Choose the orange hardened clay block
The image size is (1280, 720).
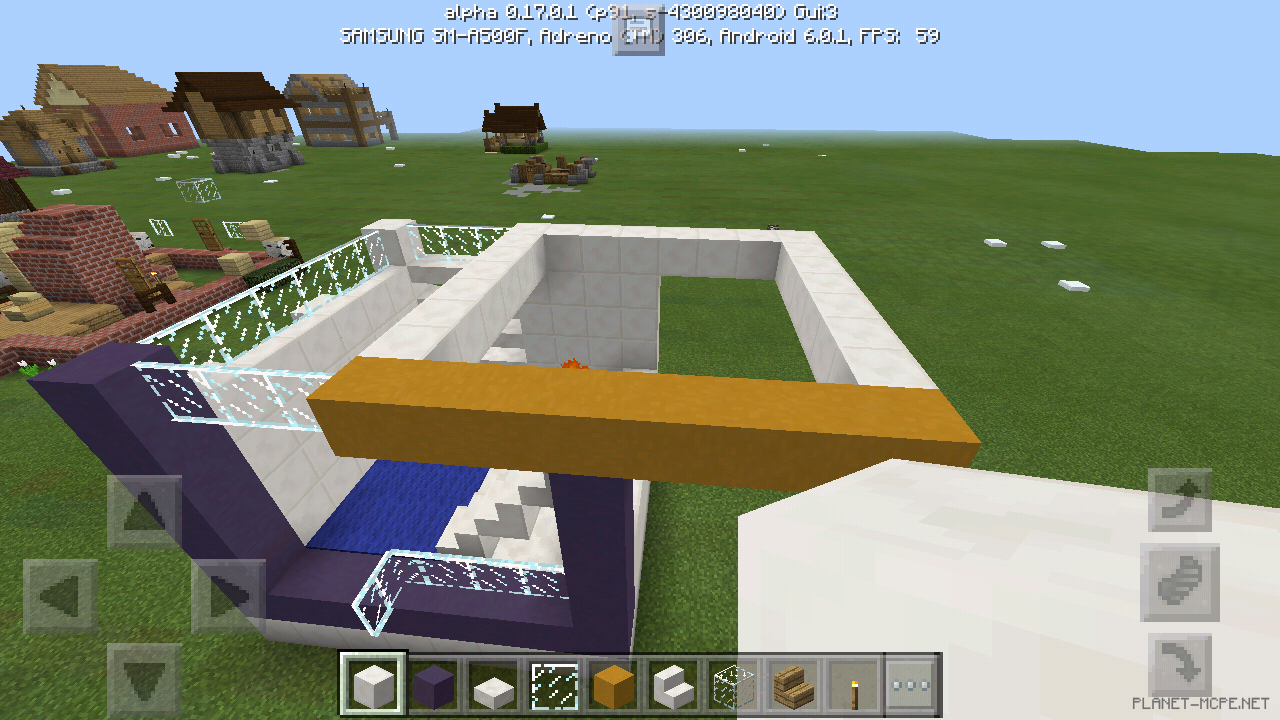616,683
